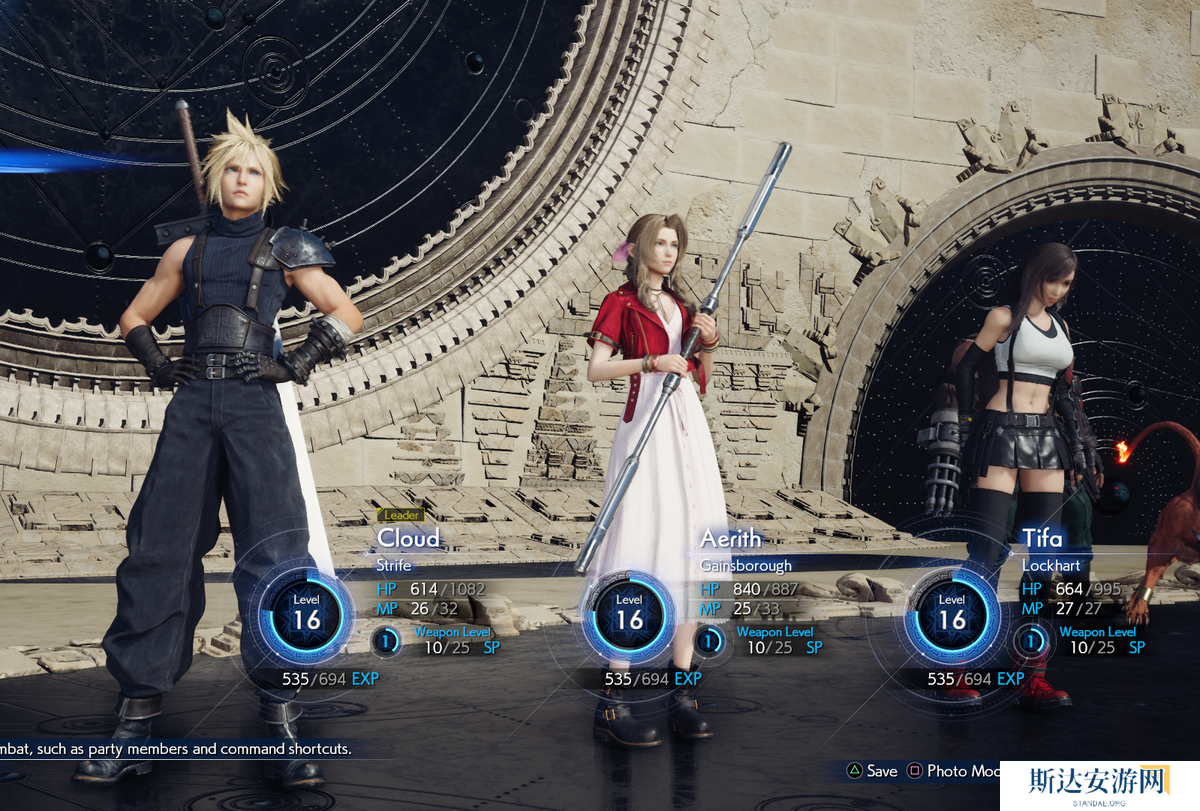The image size is (1200, 811).
Task: Click Cloud's Level 16 emblem
Action: (x=306, y=612)
